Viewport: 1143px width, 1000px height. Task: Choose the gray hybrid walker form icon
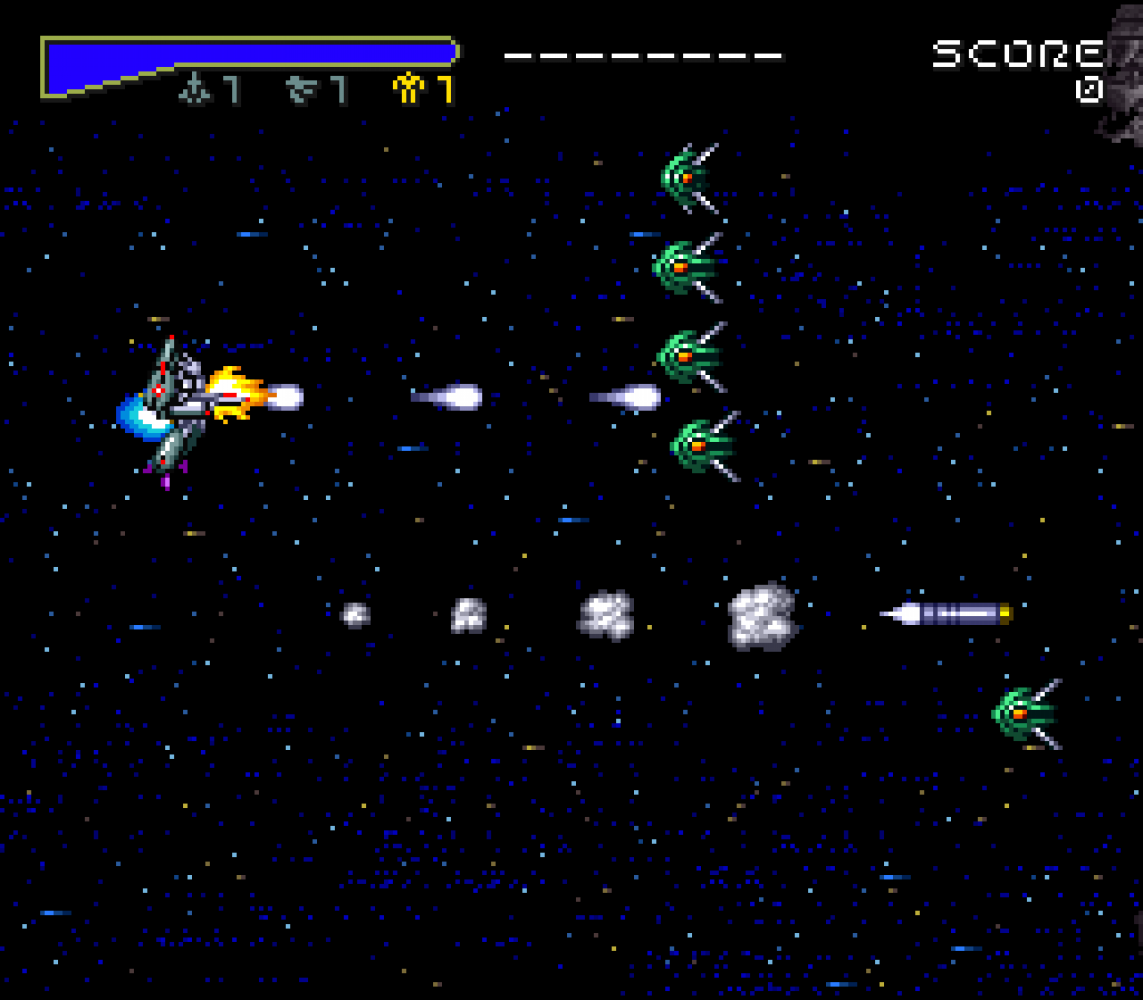300,90
